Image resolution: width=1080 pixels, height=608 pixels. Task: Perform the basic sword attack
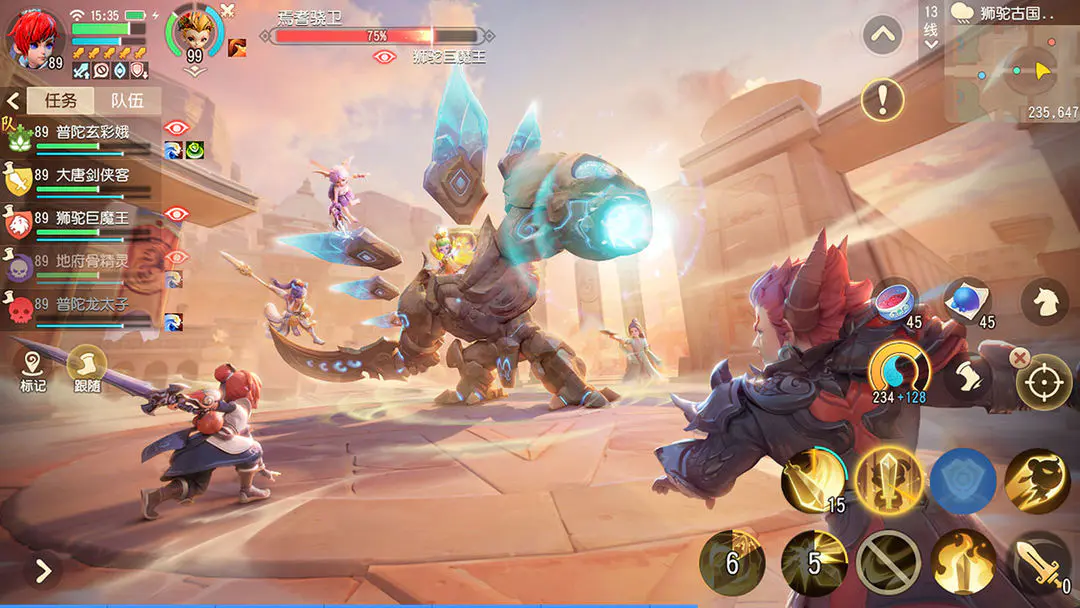(1041, 564)
